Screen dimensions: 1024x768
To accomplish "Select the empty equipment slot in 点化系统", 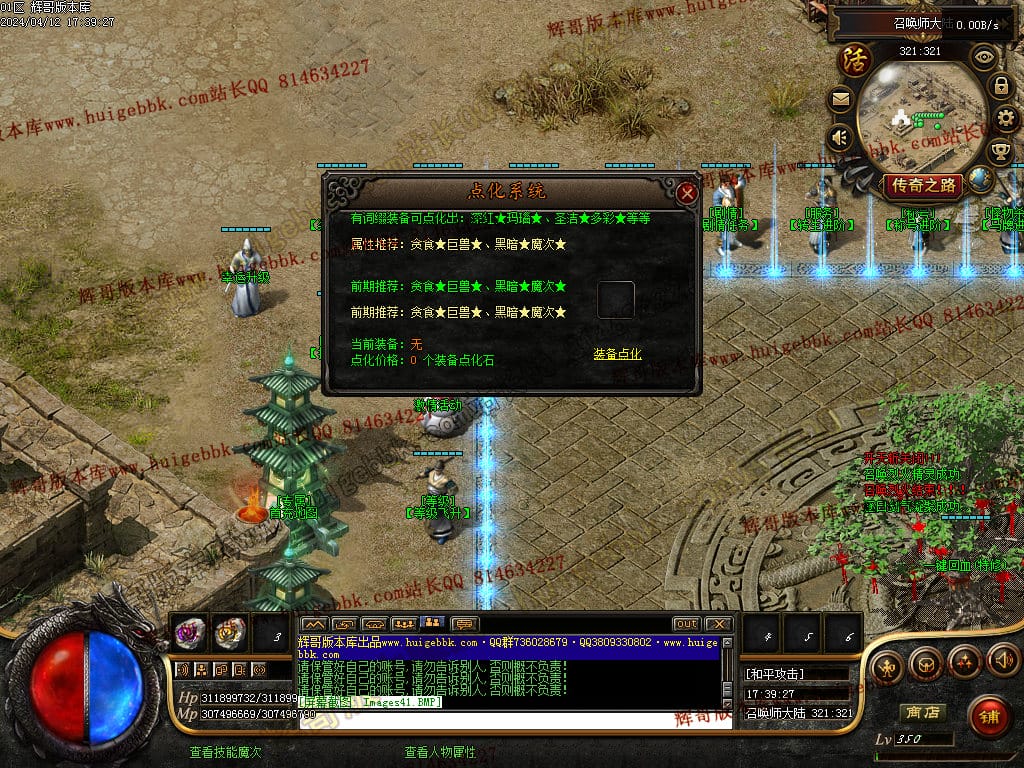I will click(x=616, y=300).
